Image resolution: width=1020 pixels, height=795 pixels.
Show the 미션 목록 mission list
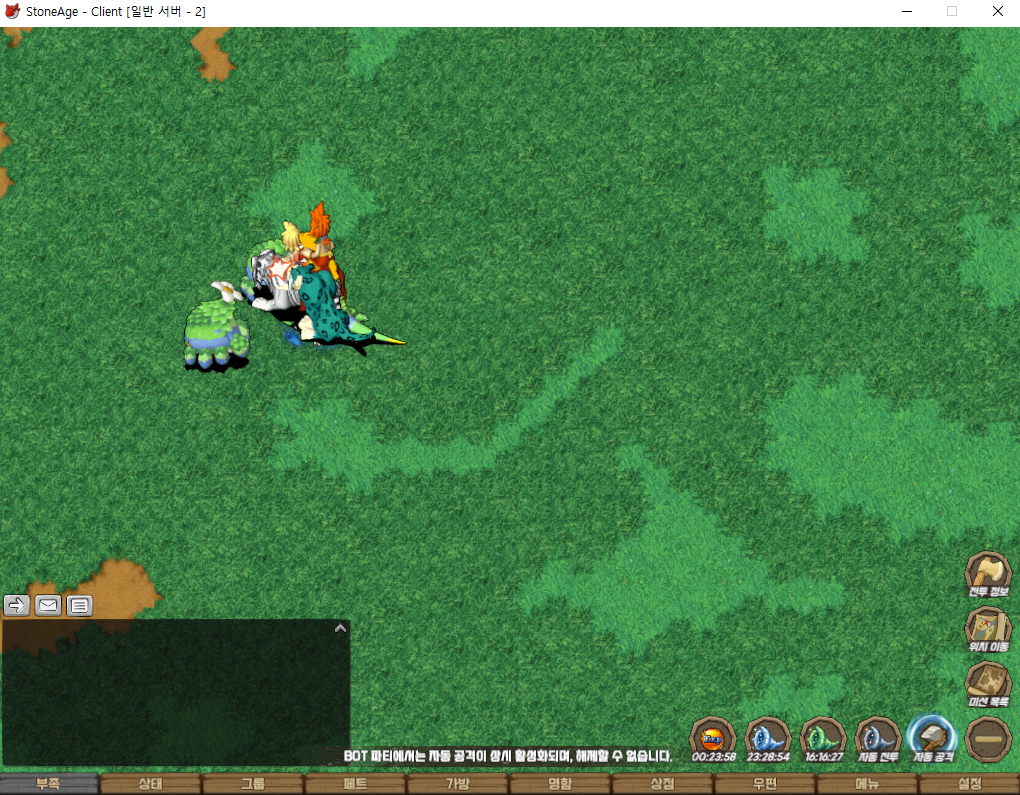click(987, 684)
